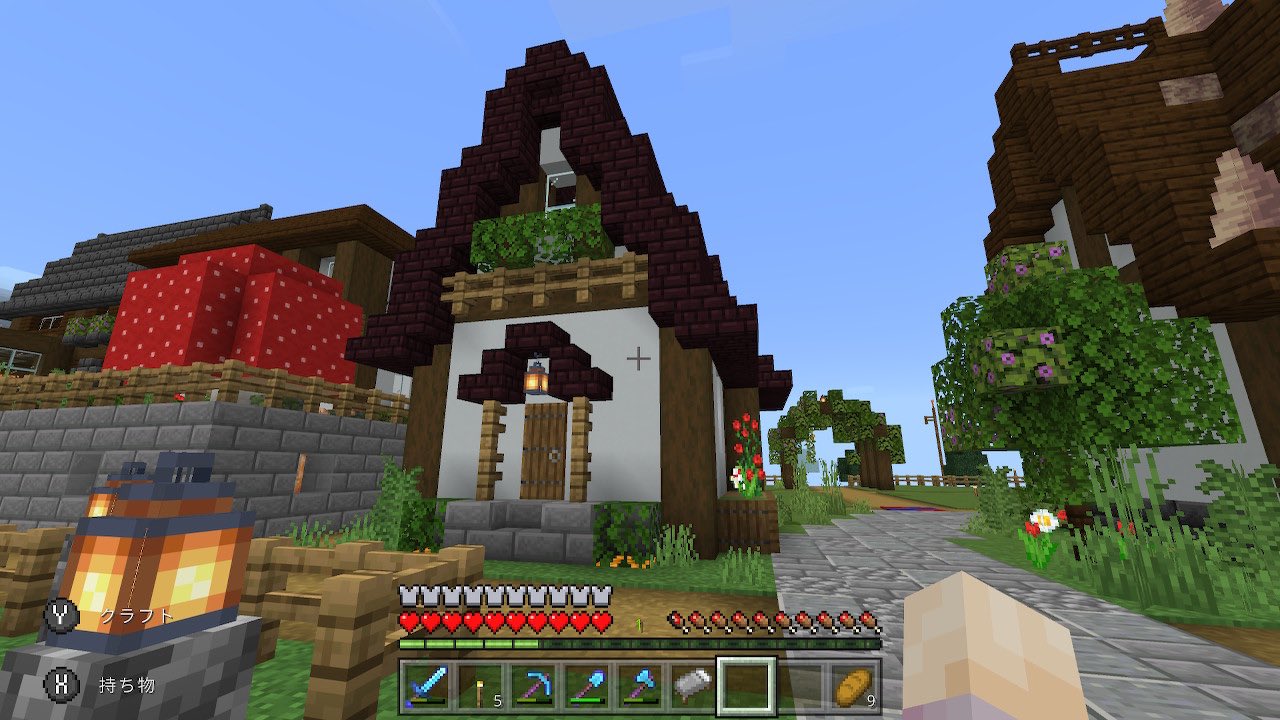Click the arrow item count number 5
Screen dimensions: 1280x720
(498, 701)
